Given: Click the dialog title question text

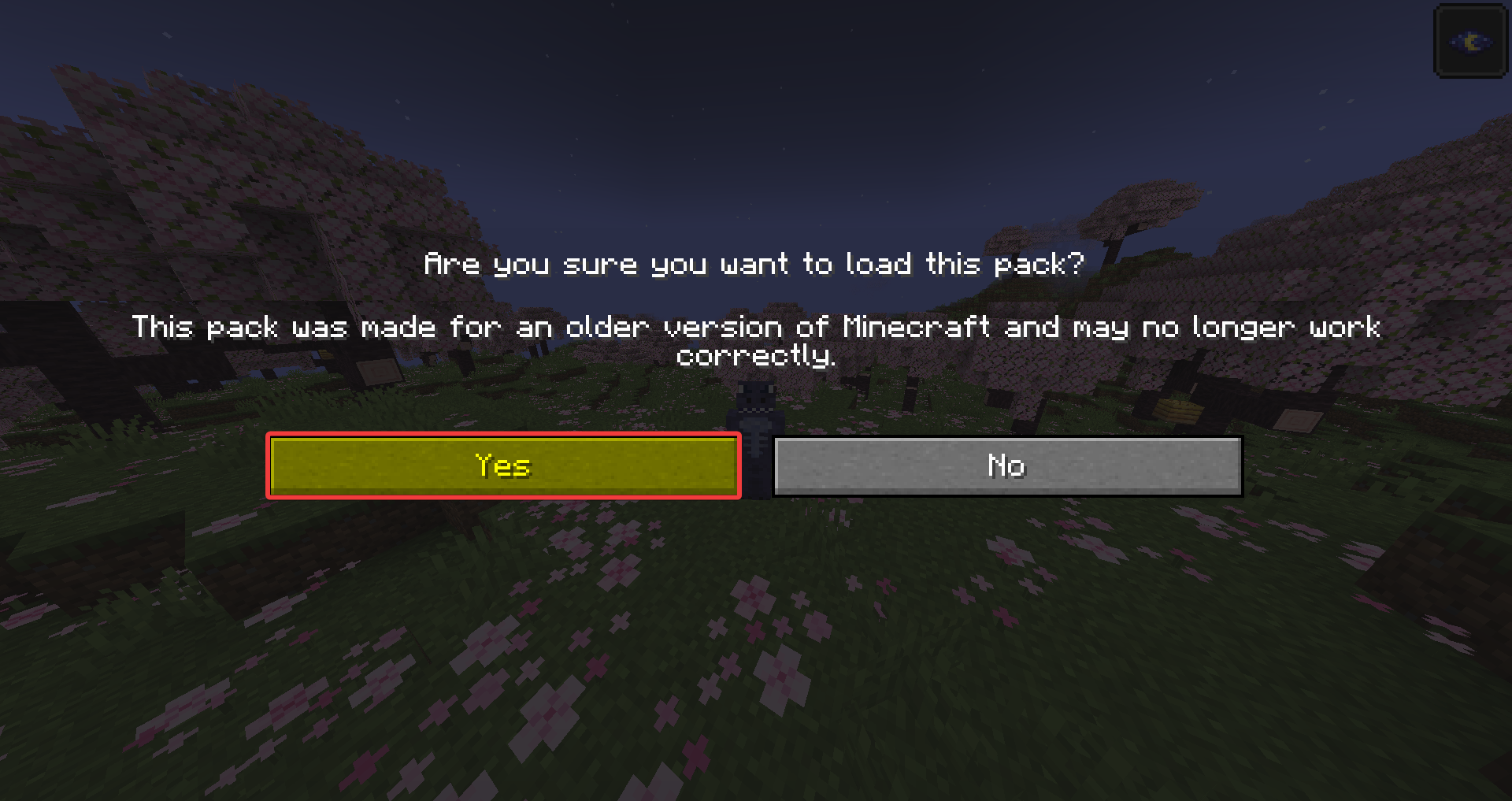Looking at the screenshot, I should pos(755,264).
